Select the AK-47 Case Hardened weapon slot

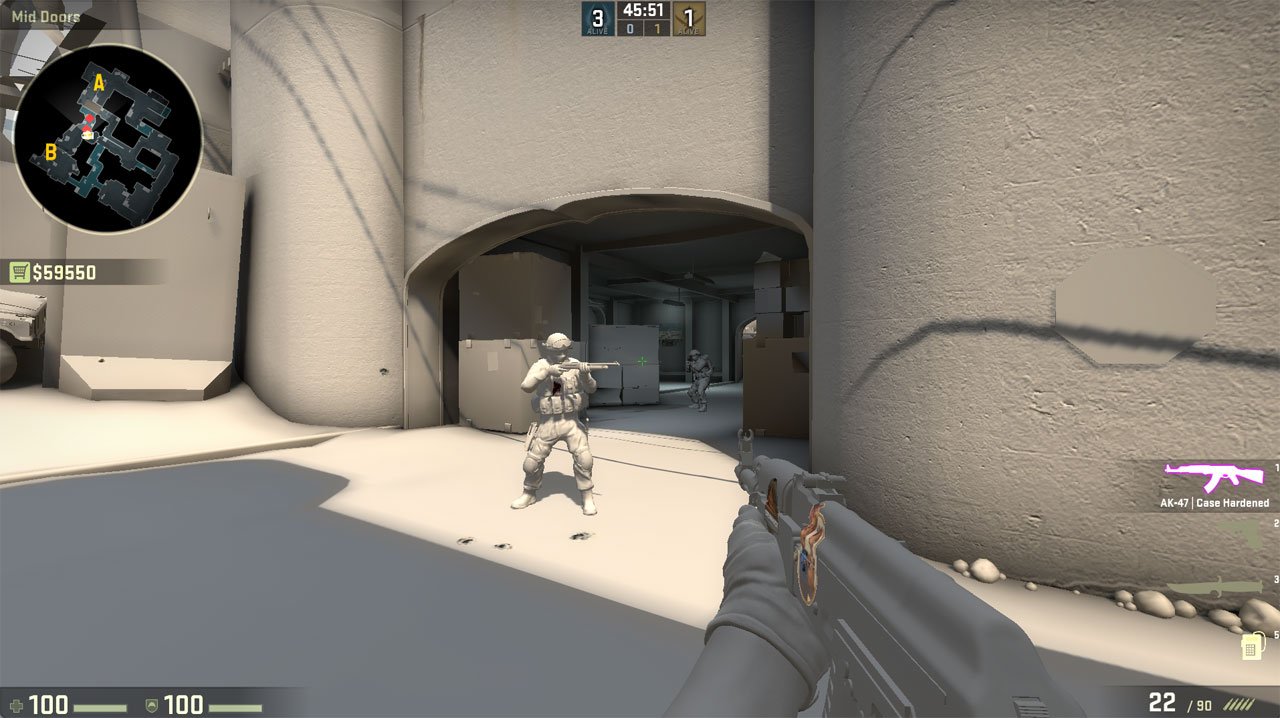1215,479
